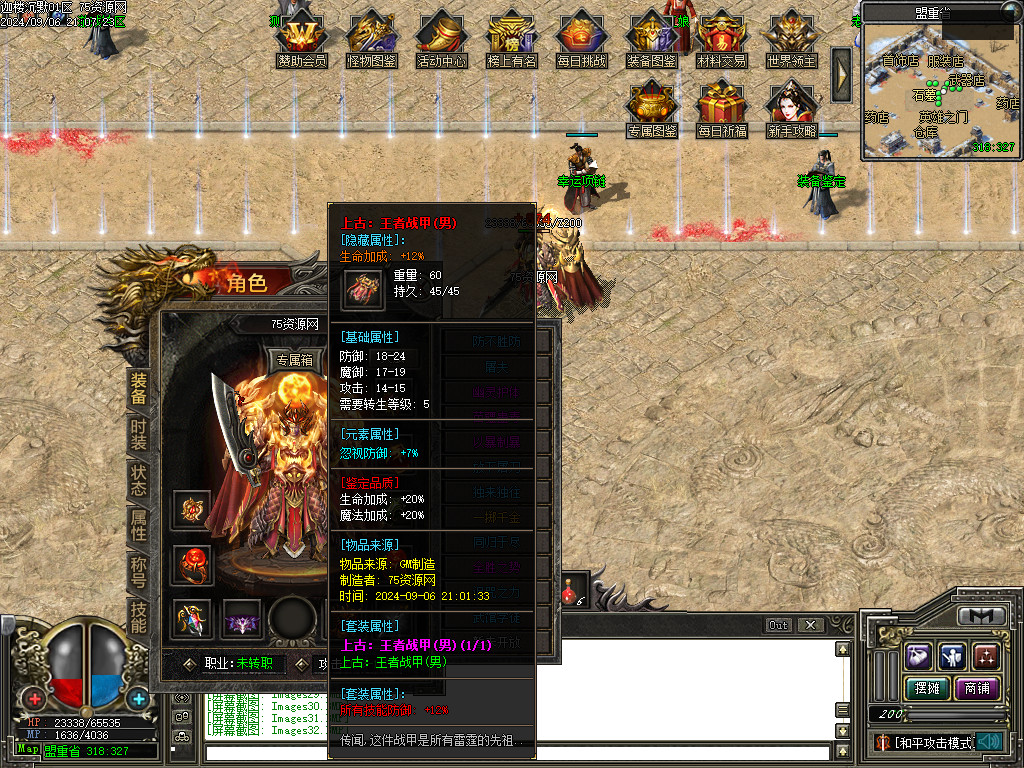The image size is (1024, 768).
Task: Close the chat window with X
Action: (810, 625)
